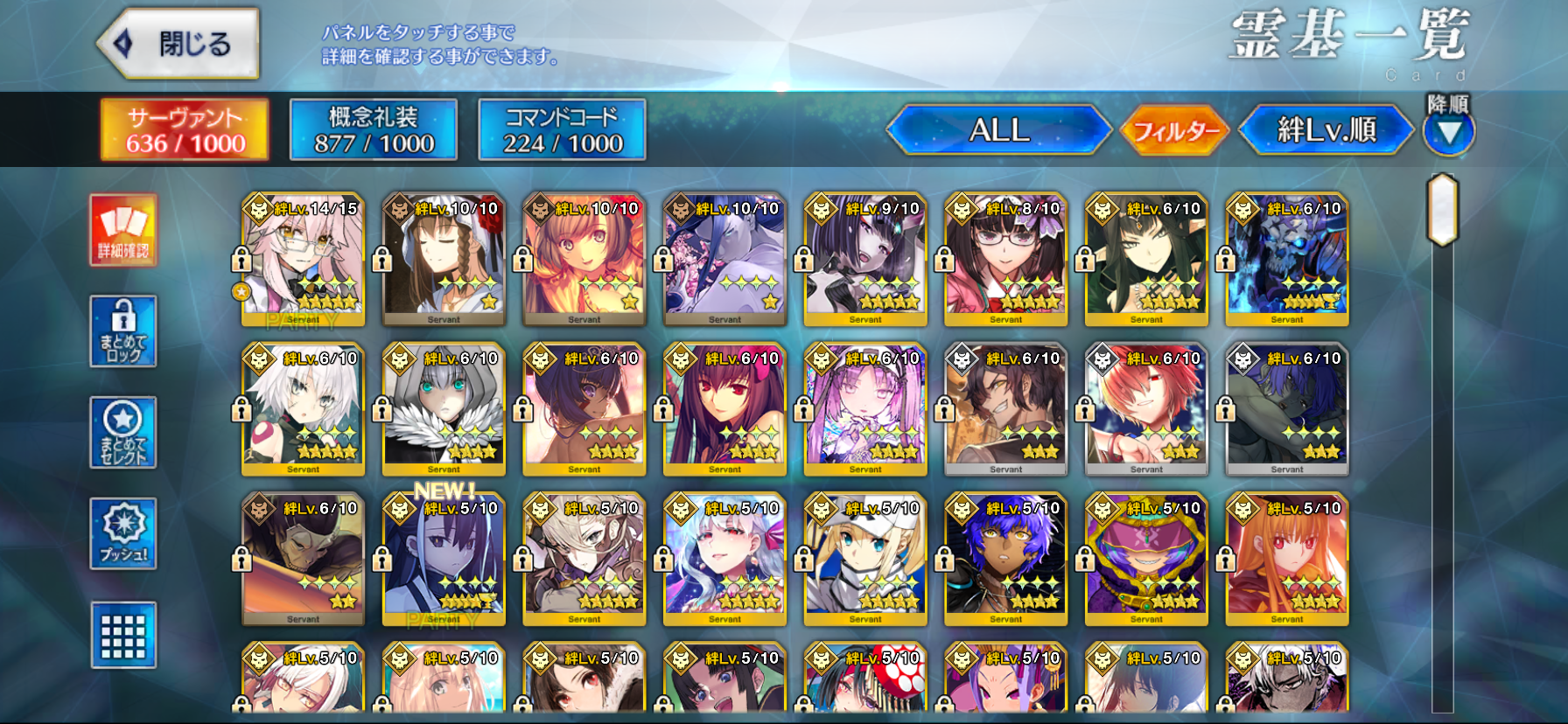Viewport: 1568px width, 724px height.
Task: Open the プッシュ! push settings button
Action: coord(123,533)
